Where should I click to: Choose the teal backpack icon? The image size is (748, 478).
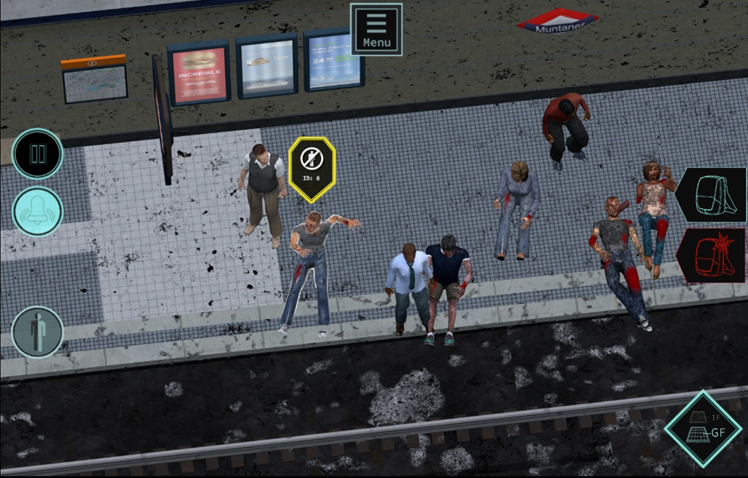point(713,195)
